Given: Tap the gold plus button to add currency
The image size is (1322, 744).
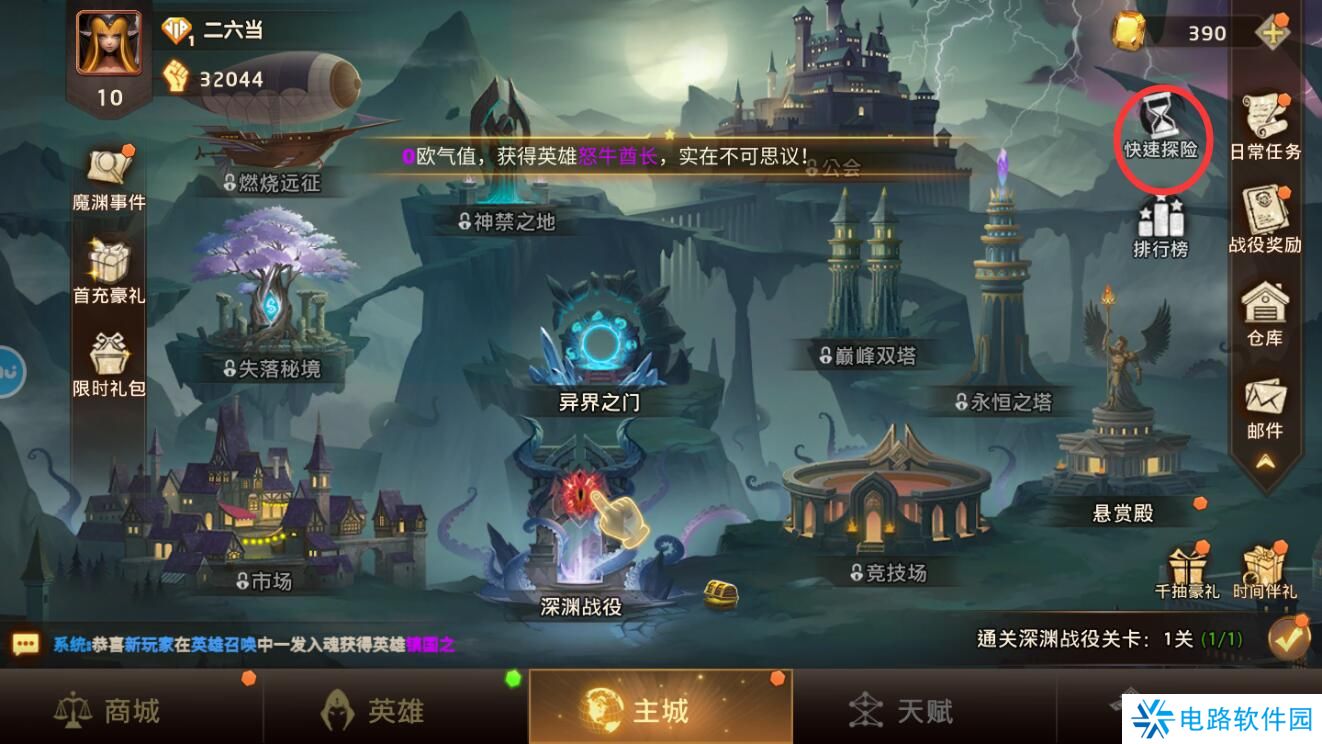Looking at the screenshot, I should coord(1272,33).
